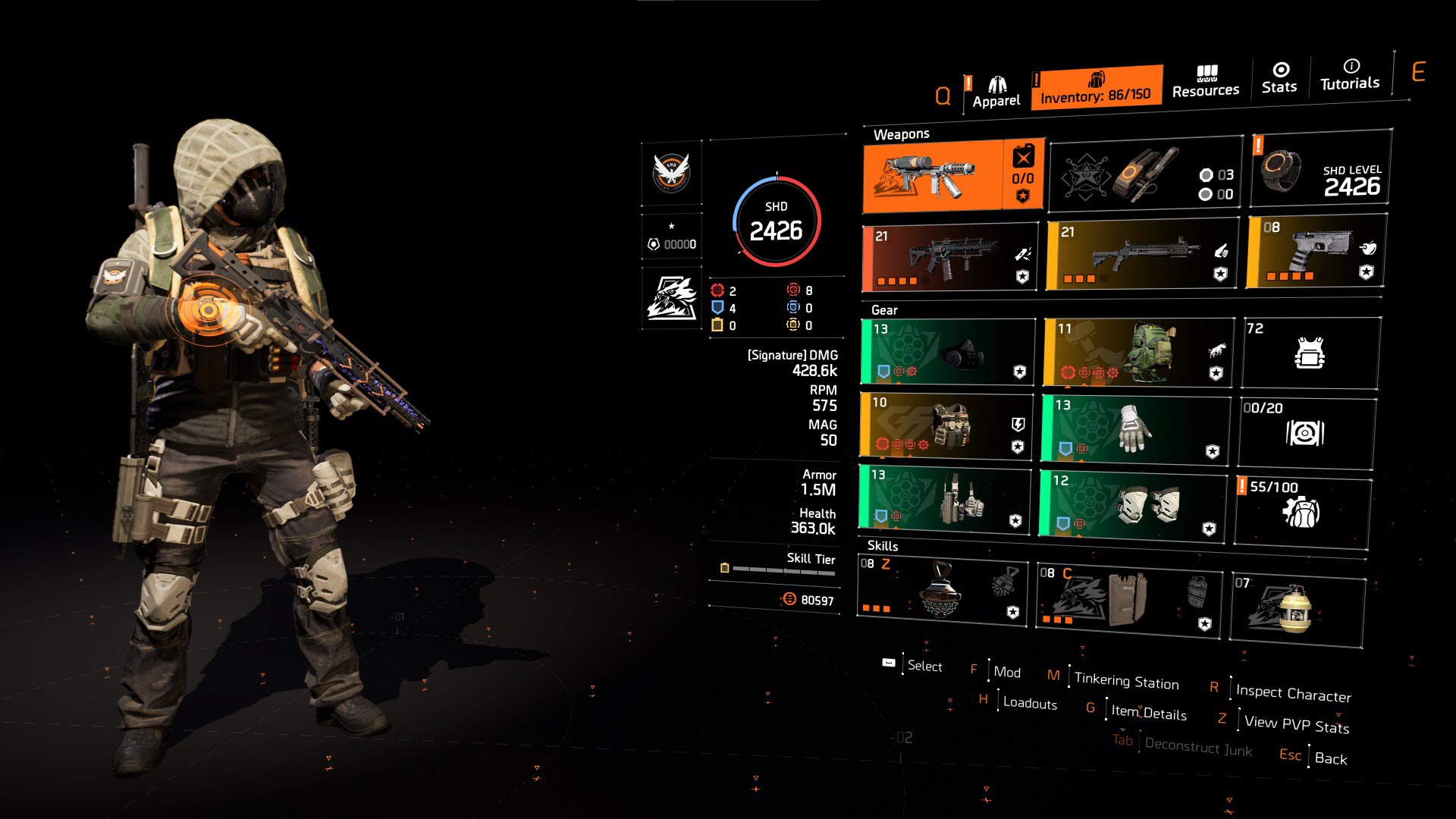Open the Tutorials tab
Image resolution: width=1456 pixels, height=819 pixels.
(x=1350, y=75)
